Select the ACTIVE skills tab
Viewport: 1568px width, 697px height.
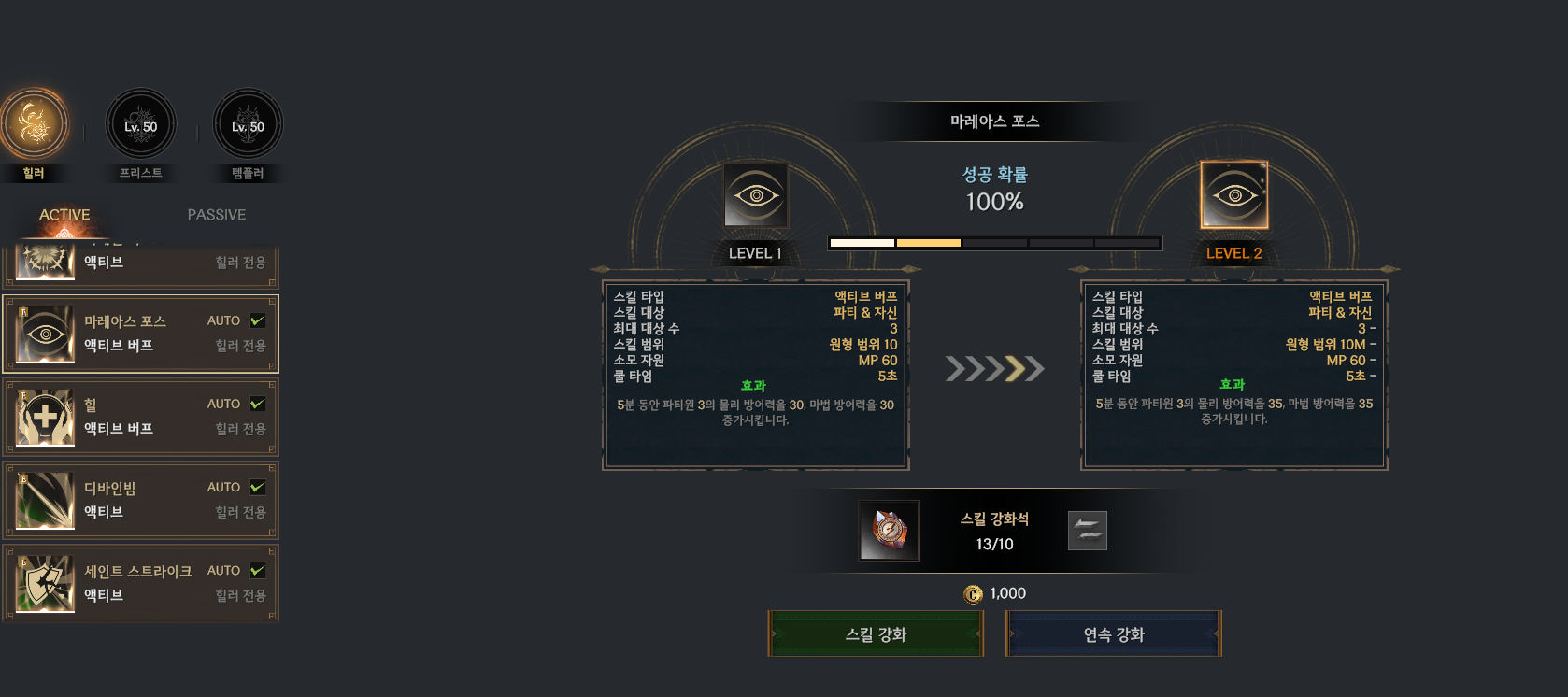64,215
